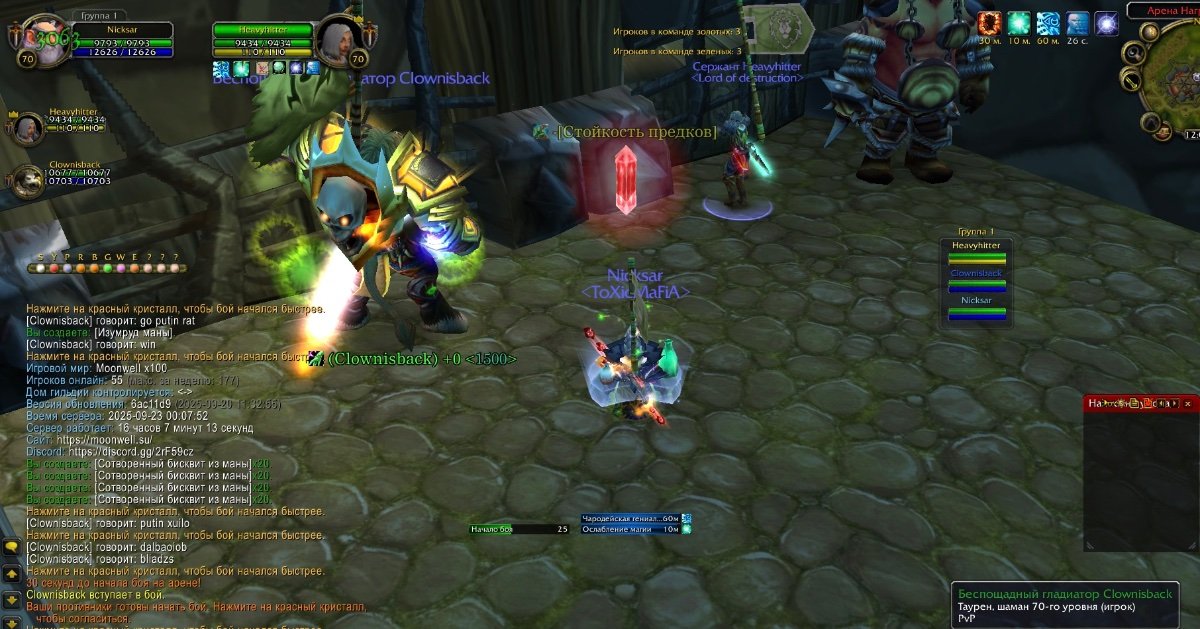Click the bearded face 26-second buff icon
Image resolution: width=1200 pixels, height=629 pixels.
(x=1077, y=24)
